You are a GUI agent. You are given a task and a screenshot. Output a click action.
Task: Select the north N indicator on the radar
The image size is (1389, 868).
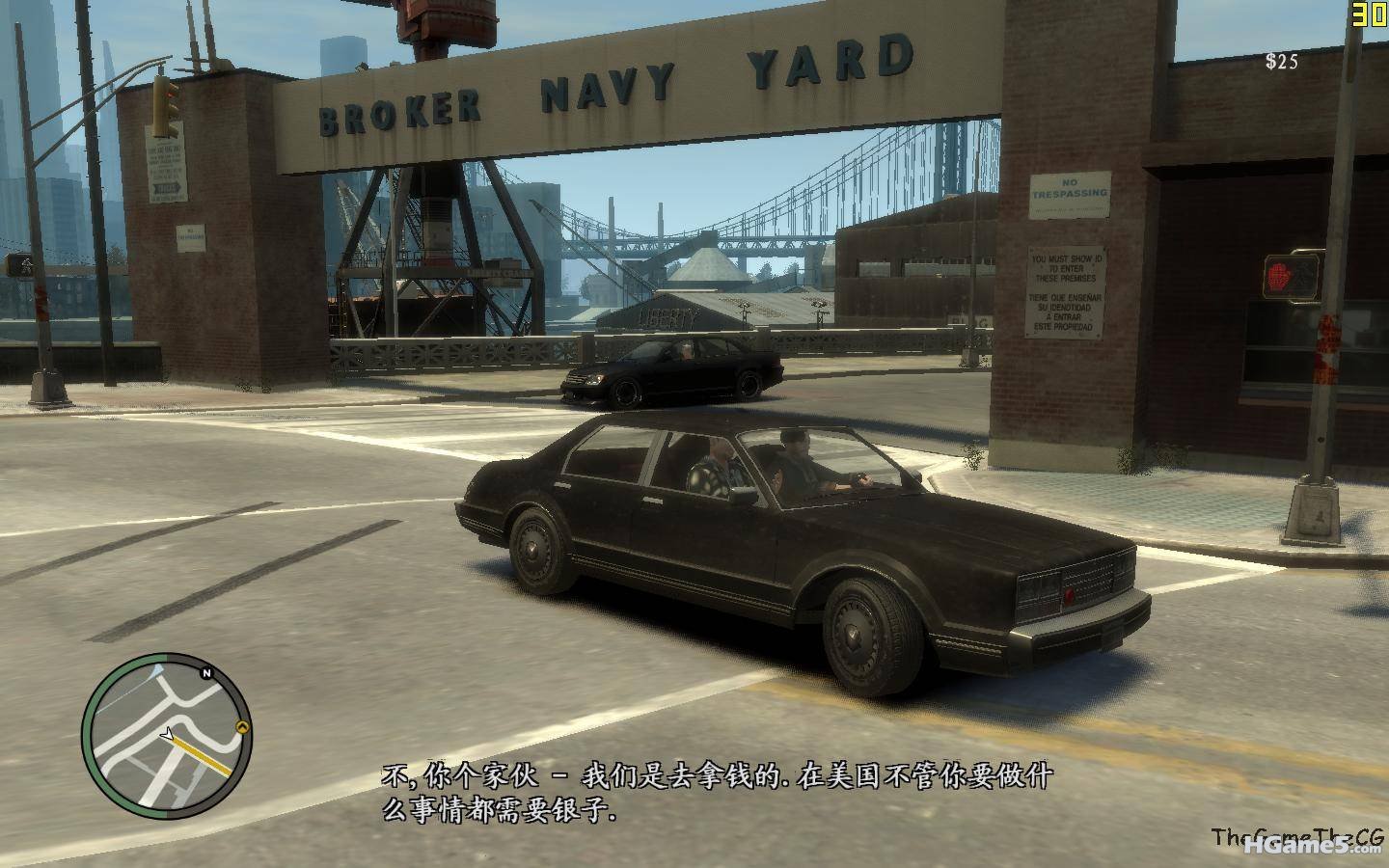click(206, 673)
